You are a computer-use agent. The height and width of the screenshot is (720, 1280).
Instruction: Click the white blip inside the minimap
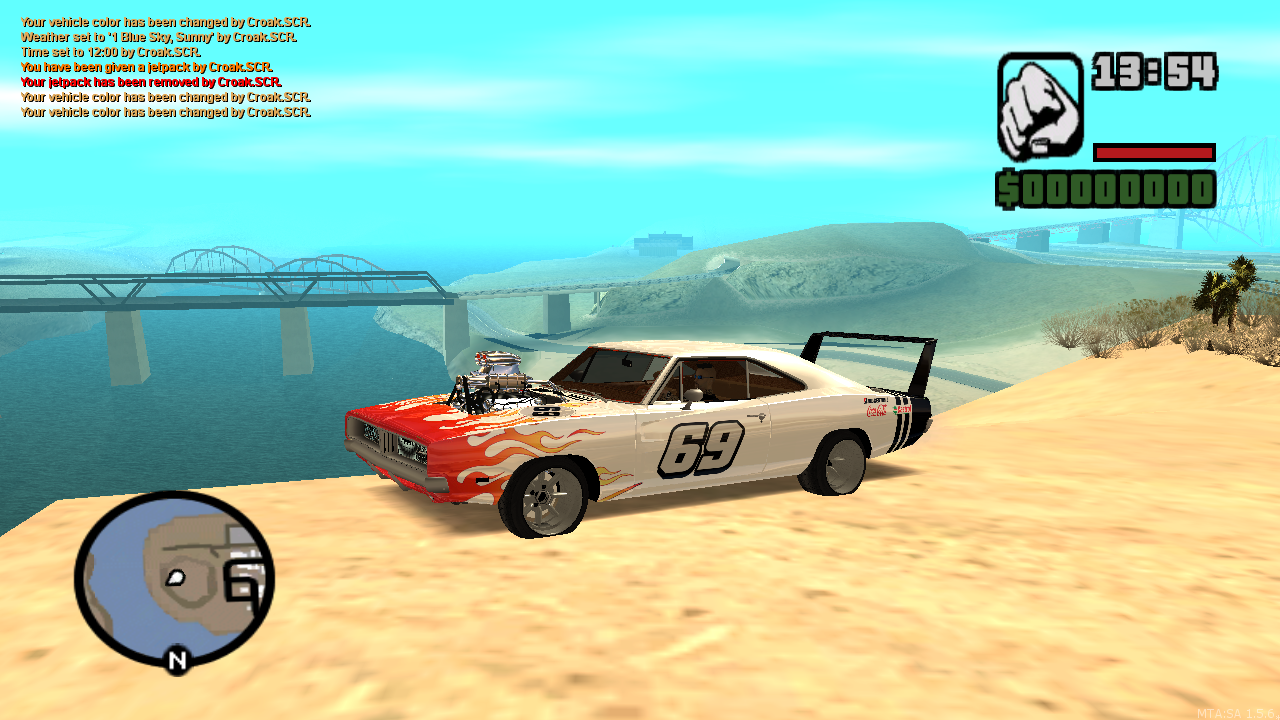tap(175, 578)
